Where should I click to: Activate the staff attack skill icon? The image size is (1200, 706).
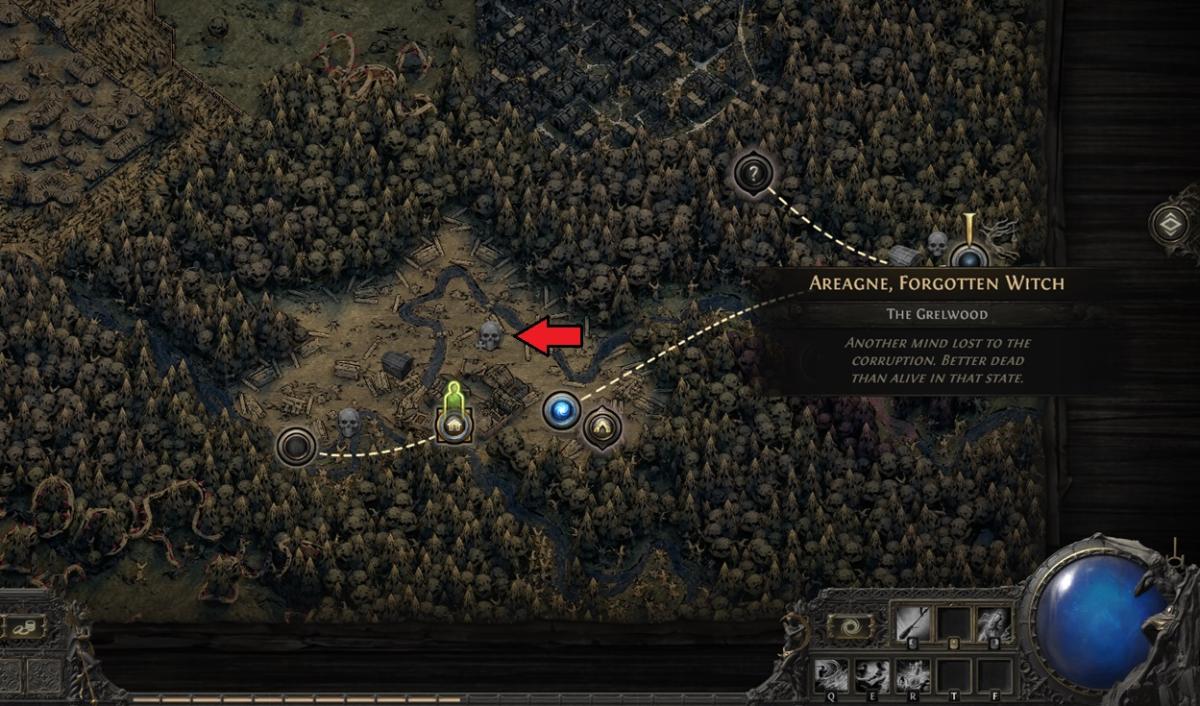tap(911, 625)
